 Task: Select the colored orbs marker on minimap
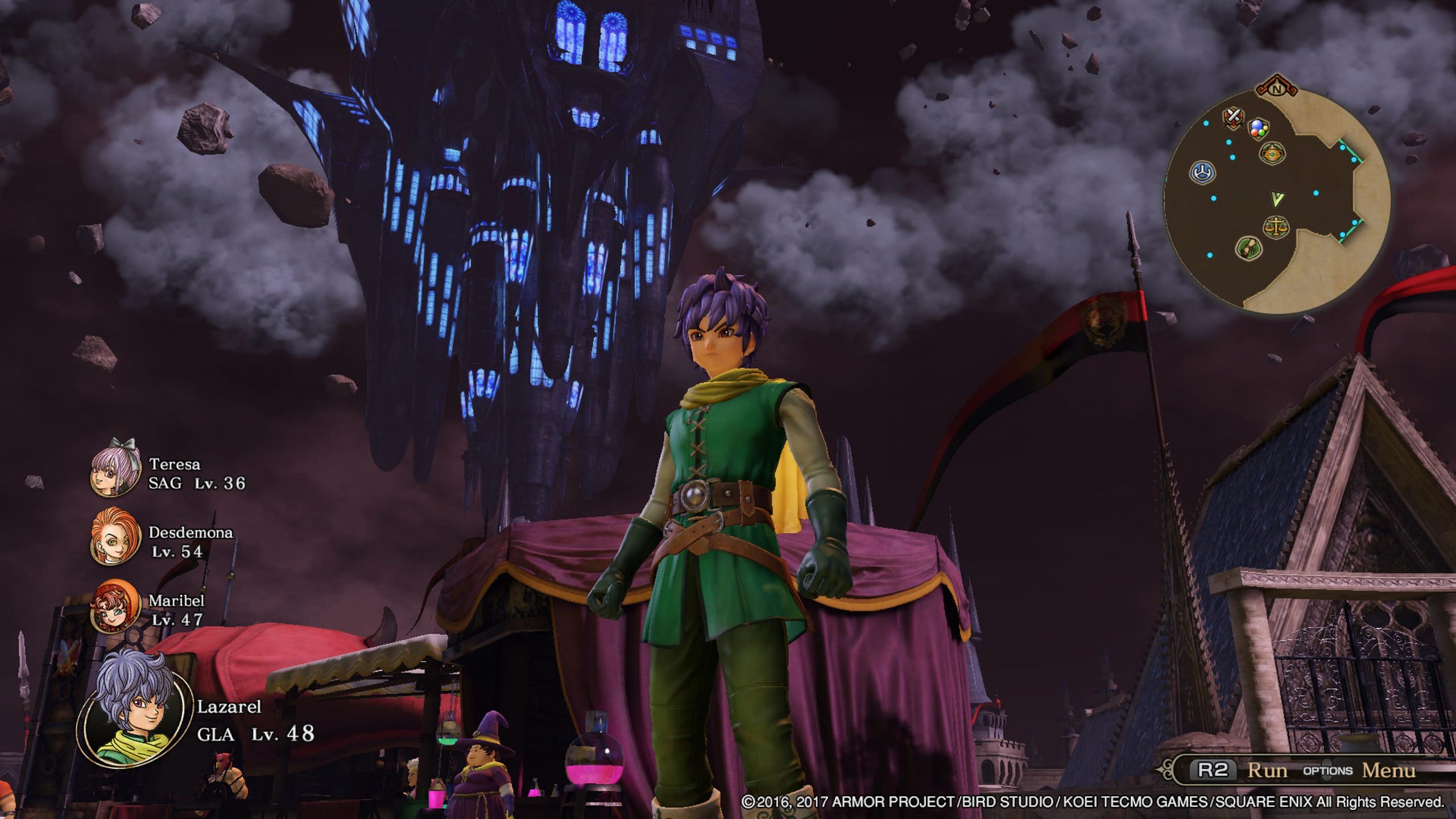point(1258,130)
